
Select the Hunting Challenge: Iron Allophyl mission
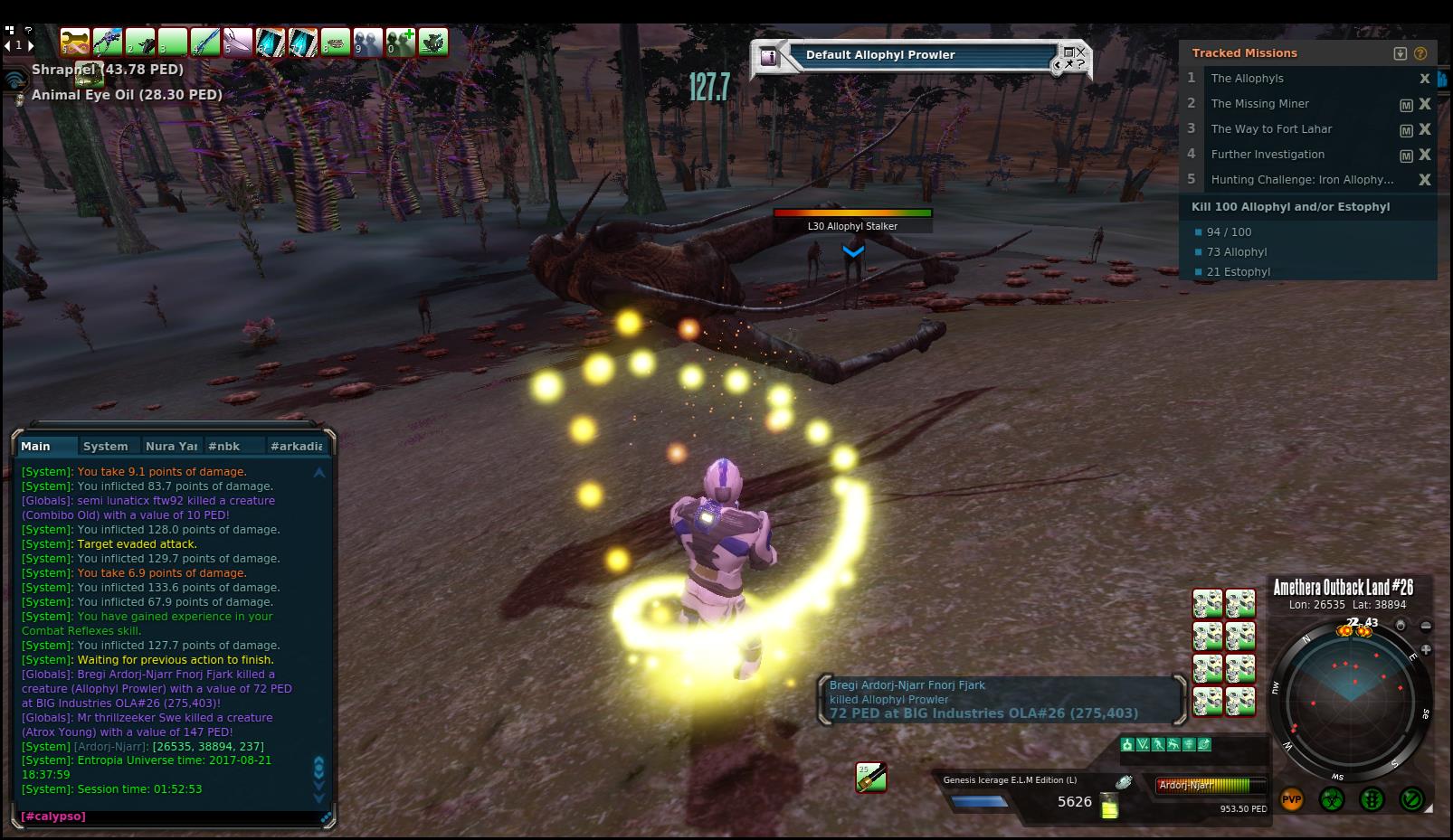click(x=1301, y=180)
